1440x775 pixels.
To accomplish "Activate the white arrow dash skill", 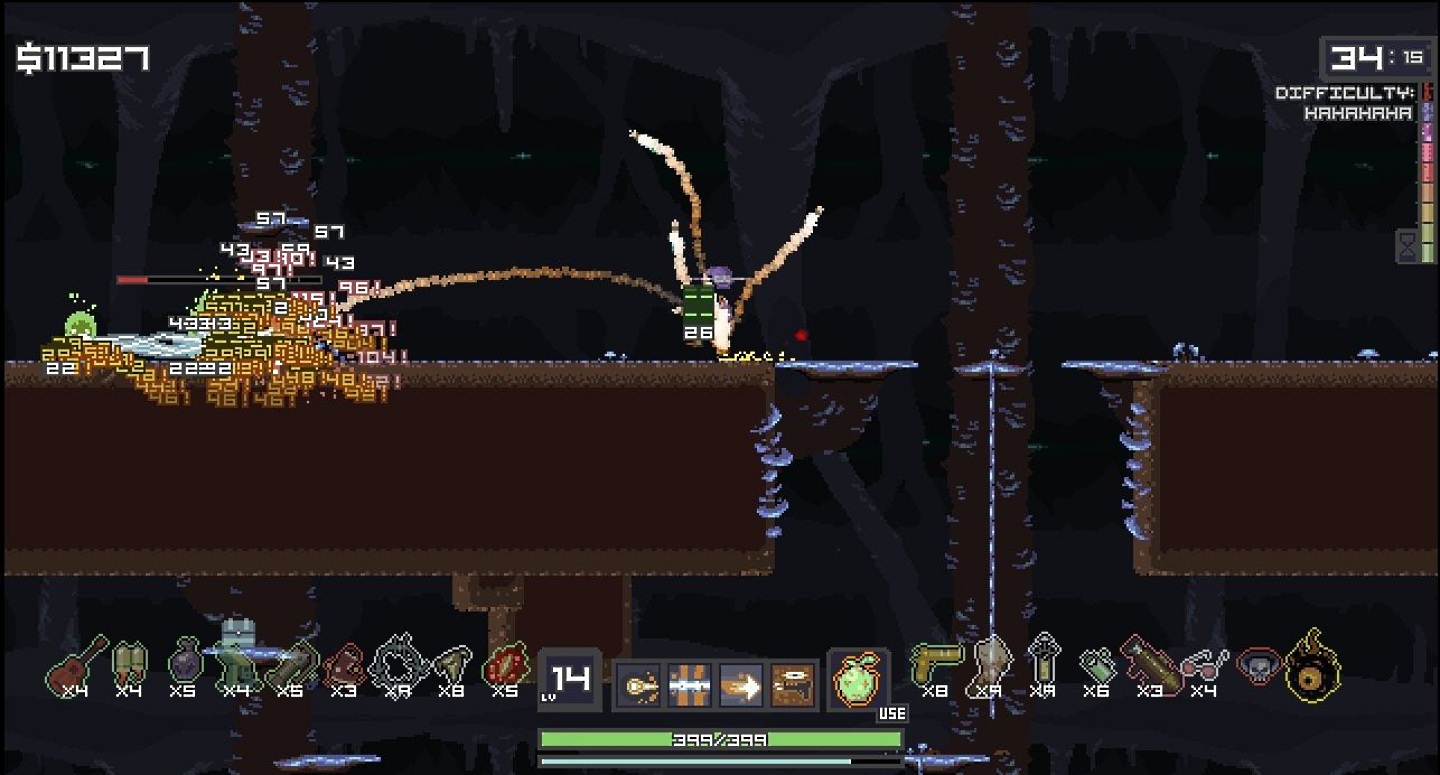I will [741, 686].
